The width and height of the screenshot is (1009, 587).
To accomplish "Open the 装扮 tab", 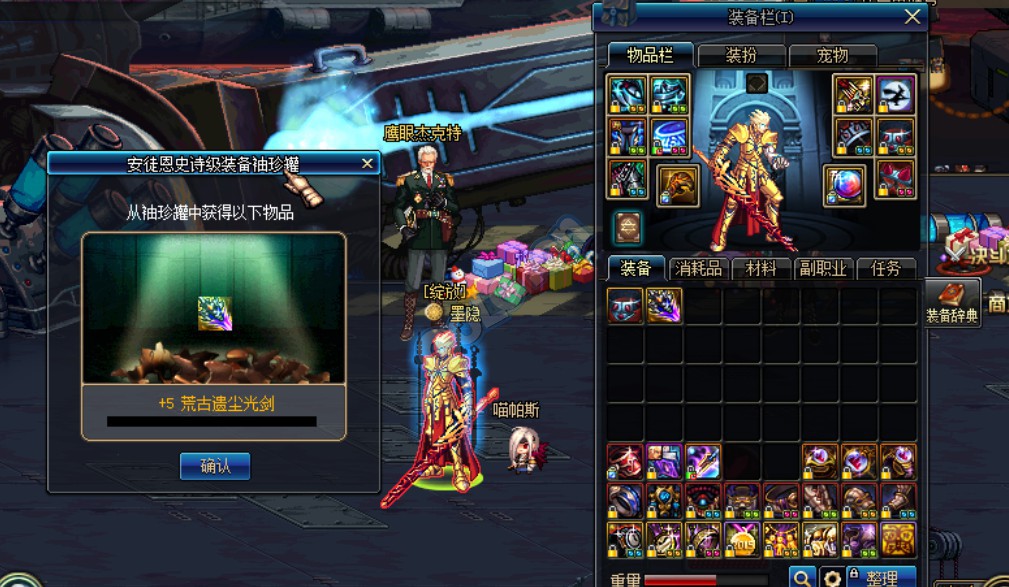I will 741,56.
